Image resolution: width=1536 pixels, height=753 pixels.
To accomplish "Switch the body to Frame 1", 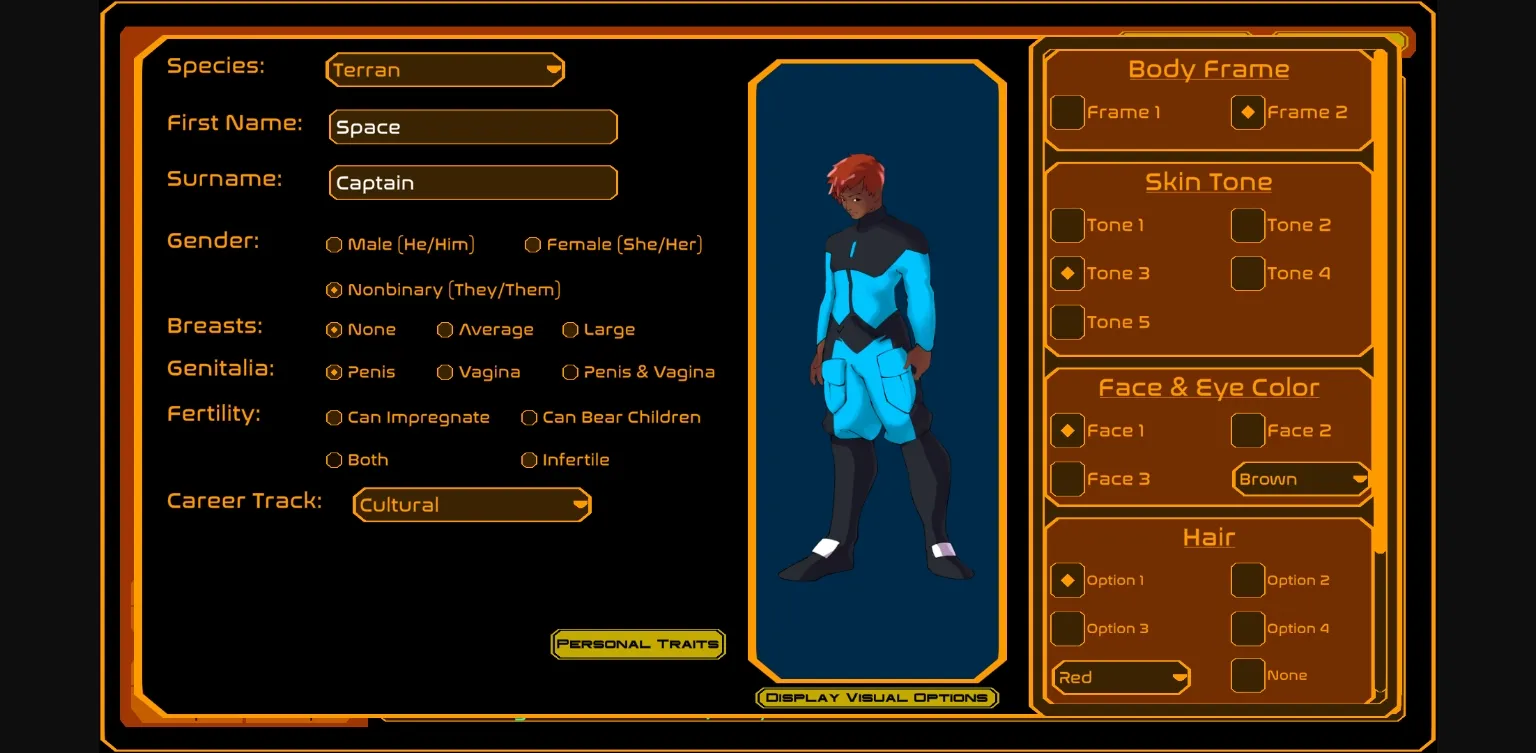I will pyautogui.click(x=1067, y=112).
